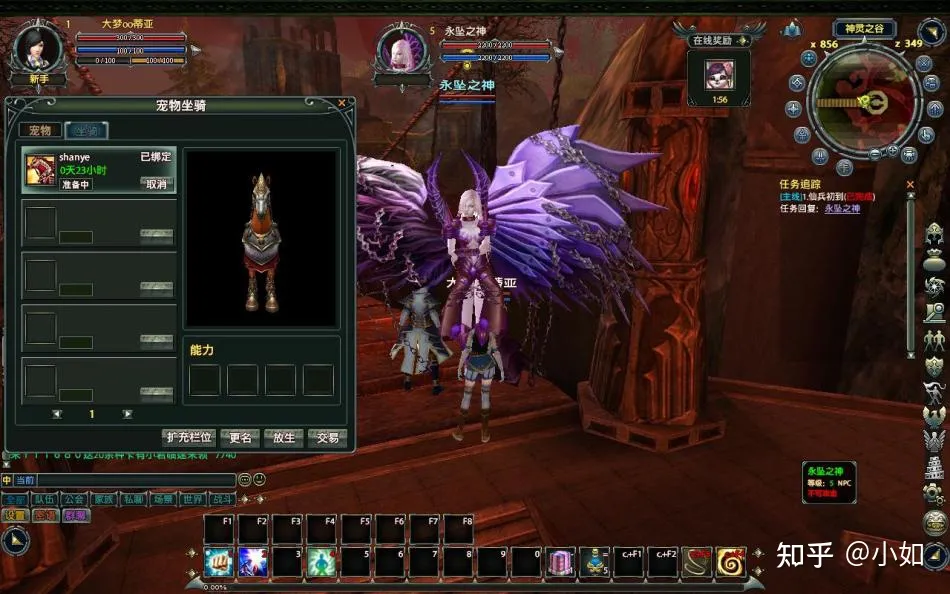Select the shanye mount entry

click(99, 171)
